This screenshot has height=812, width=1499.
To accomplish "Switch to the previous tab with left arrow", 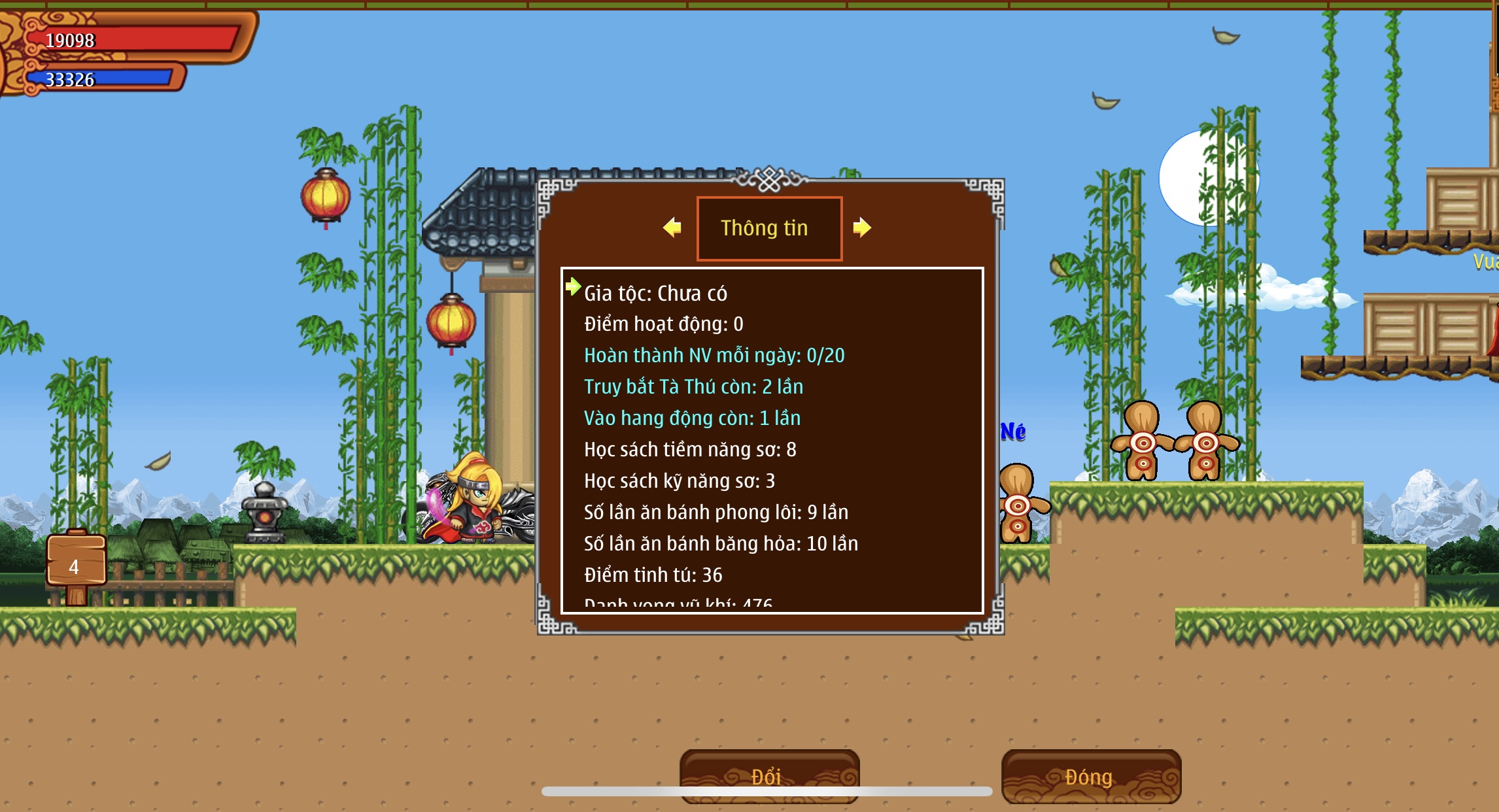I will 672,228.
